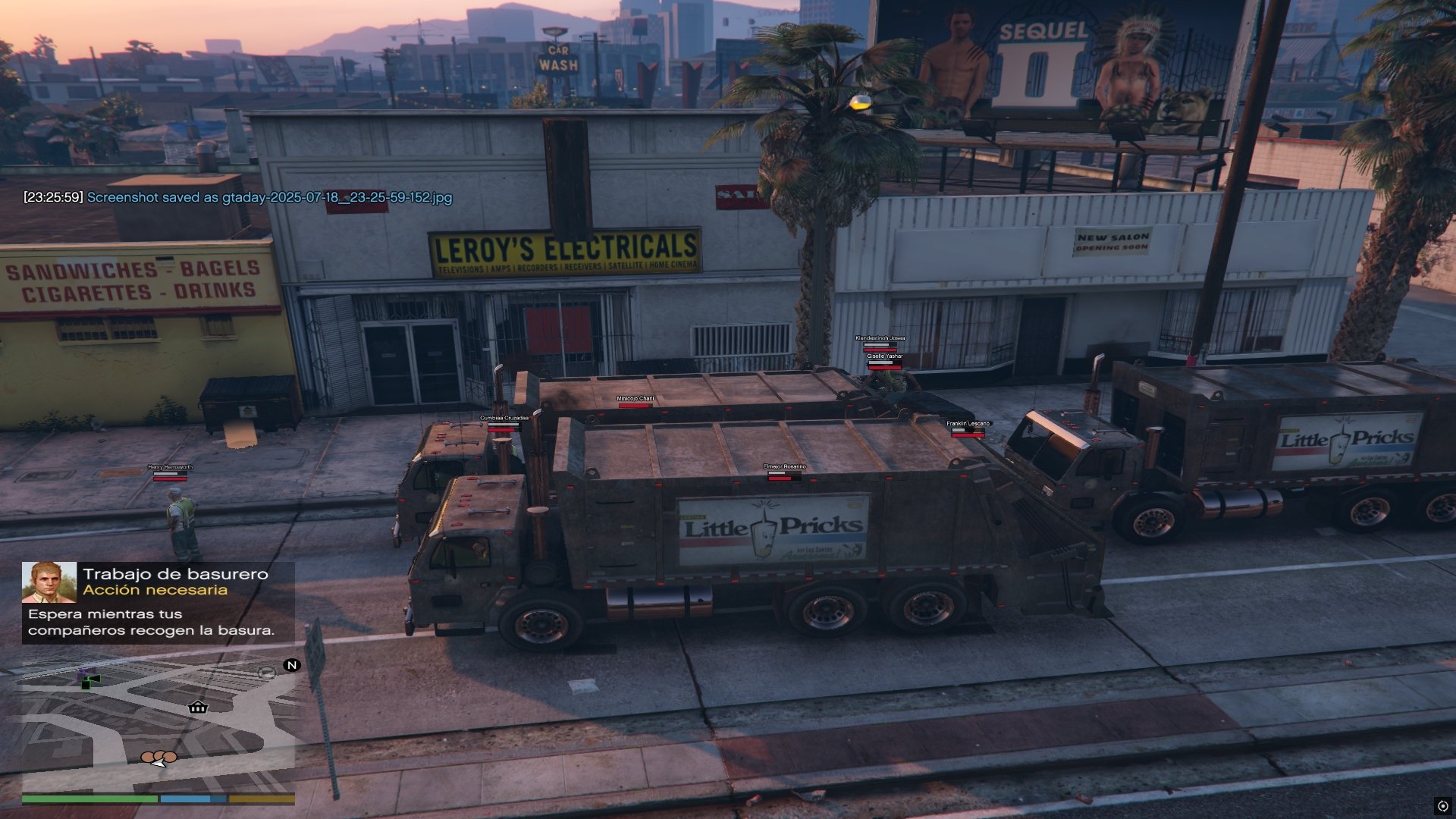Click the green and black marker on the minimap

tap(89, 680)
